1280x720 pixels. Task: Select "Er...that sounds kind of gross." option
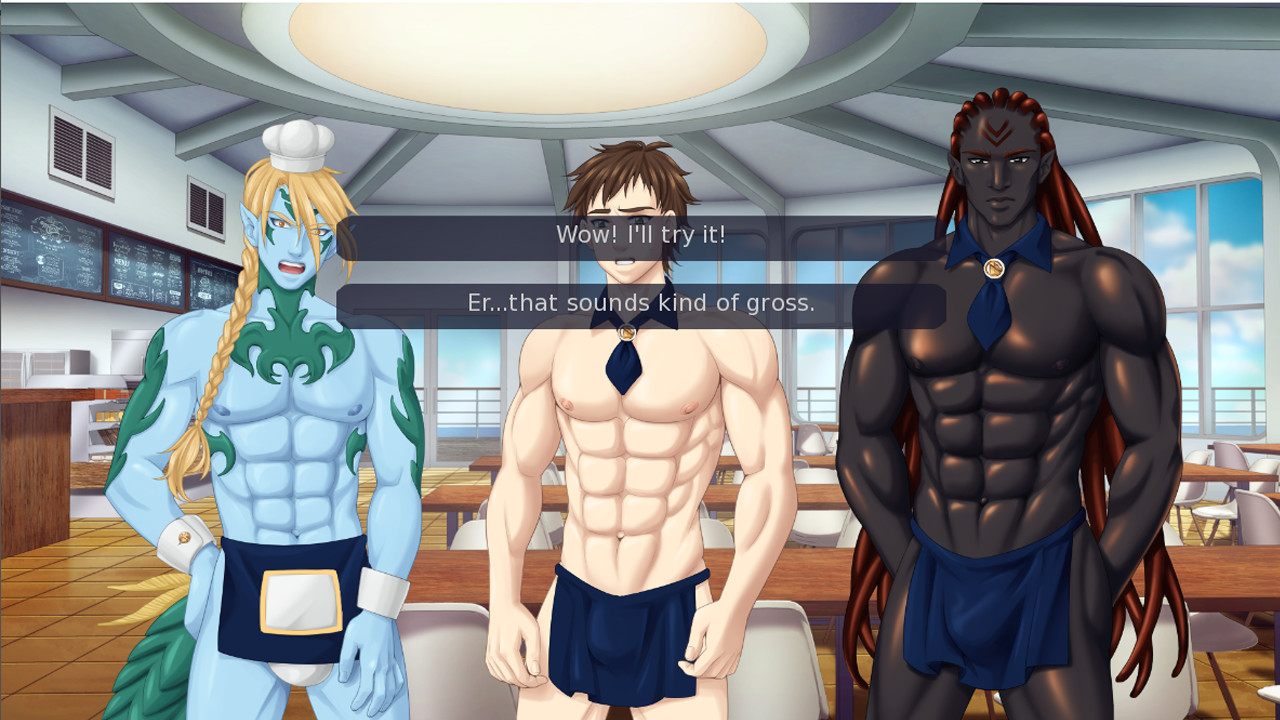point(639,302)
